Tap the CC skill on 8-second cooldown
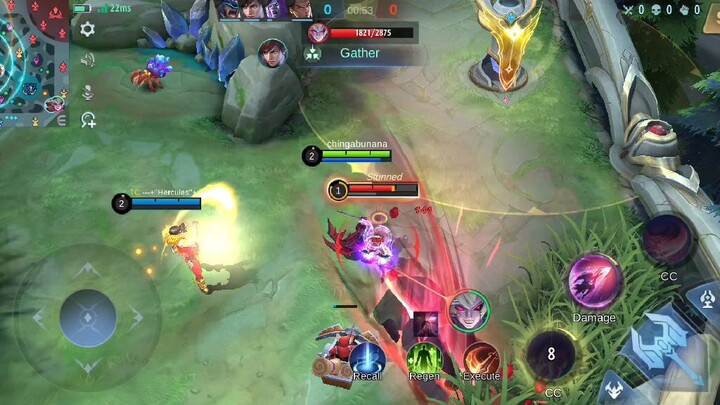Image resolution: width=720 pixels, height=405 pixels. (x=551, y=355)
